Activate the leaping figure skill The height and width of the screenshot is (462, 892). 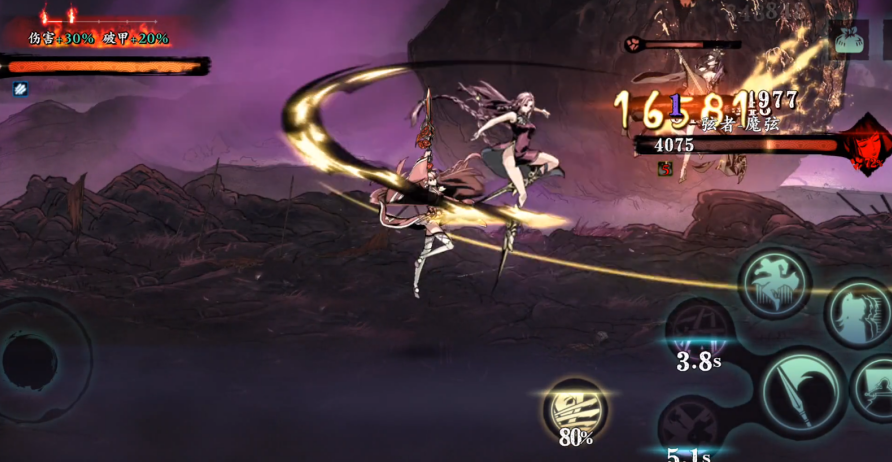pos(774,283)
